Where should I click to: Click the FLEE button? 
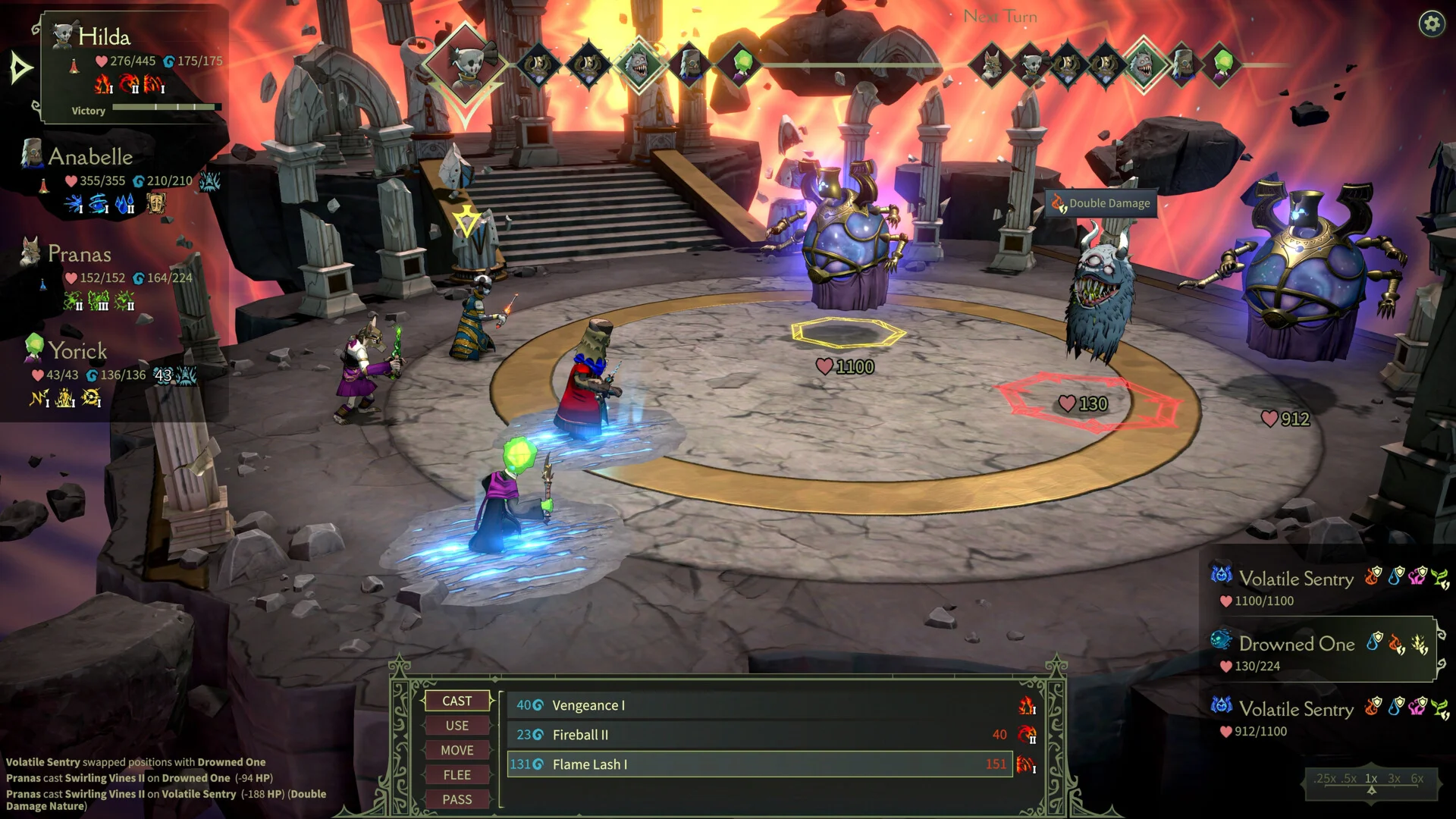click(457, 775)
